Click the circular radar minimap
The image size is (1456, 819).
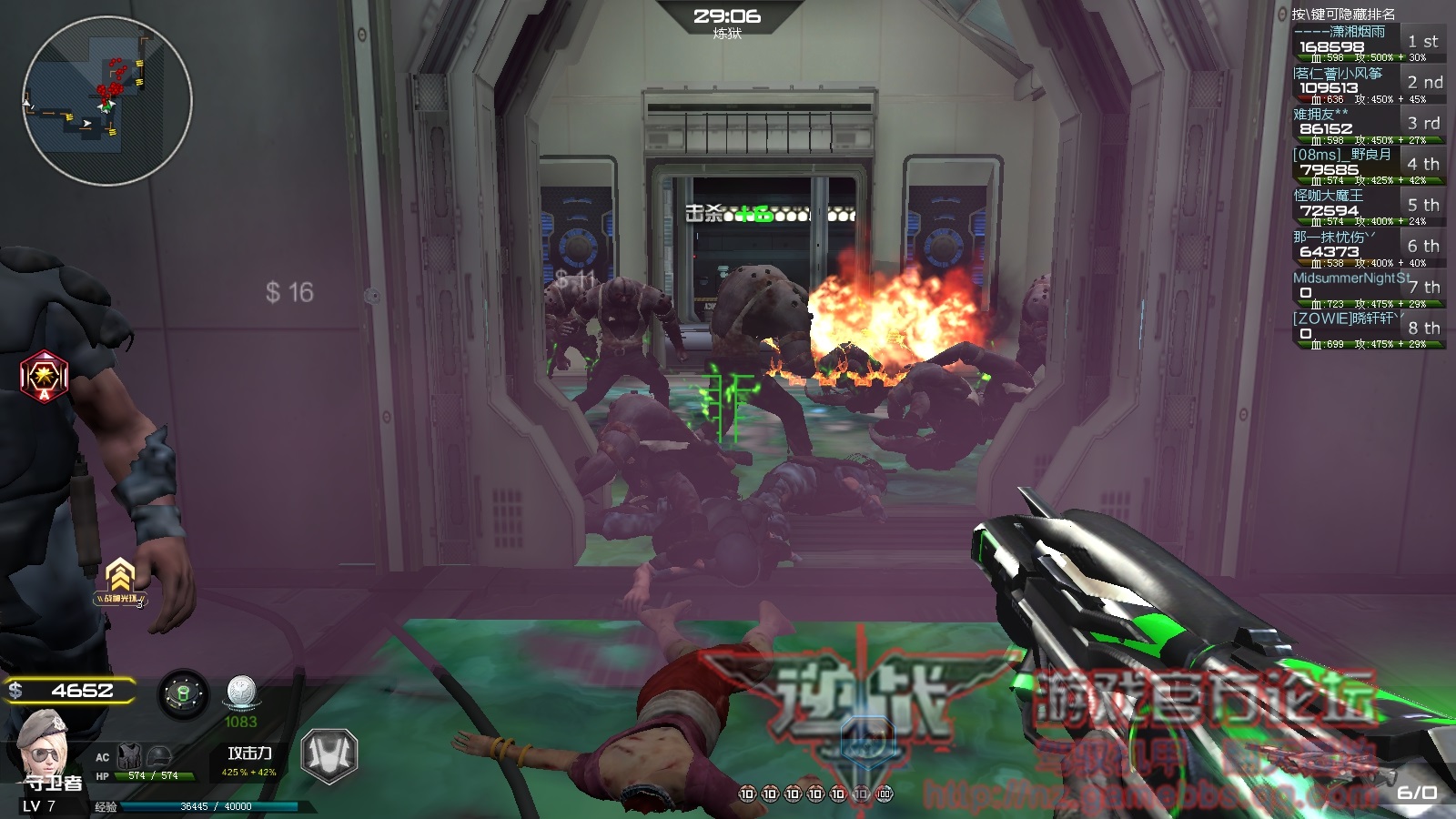pyautogui.click(x=106, y=100)
